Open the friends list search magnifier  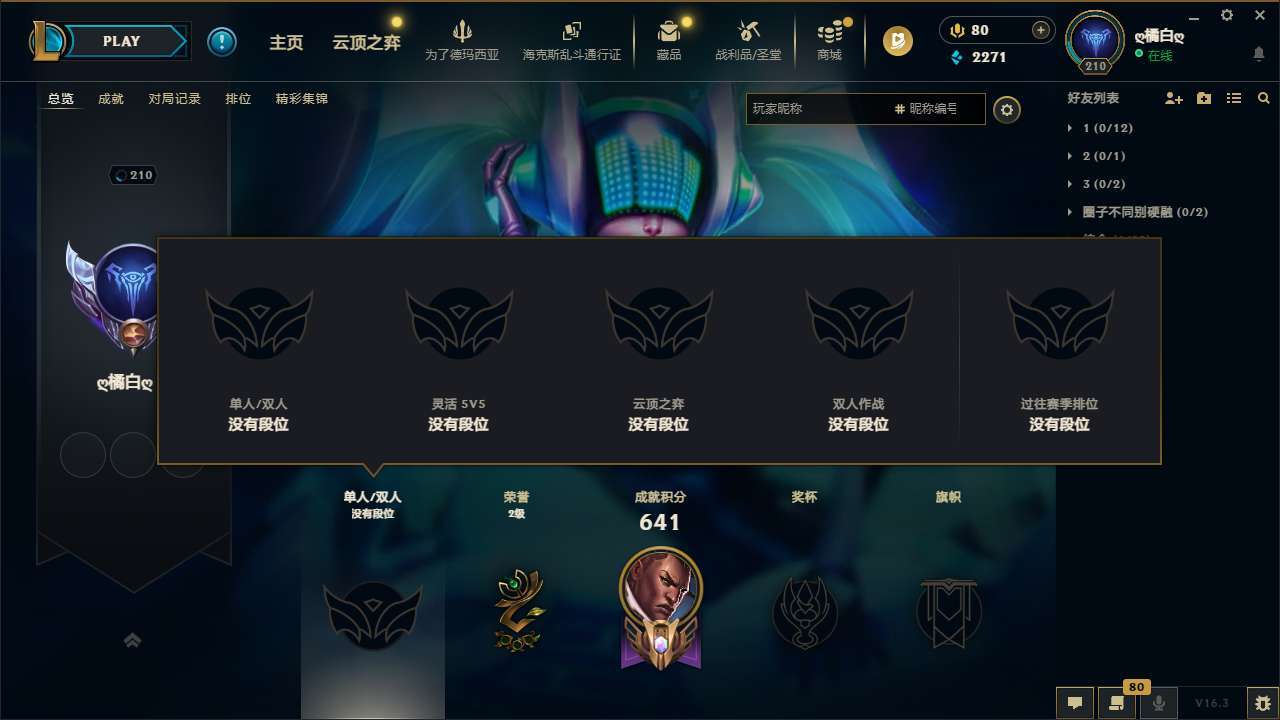point(1263,98)
